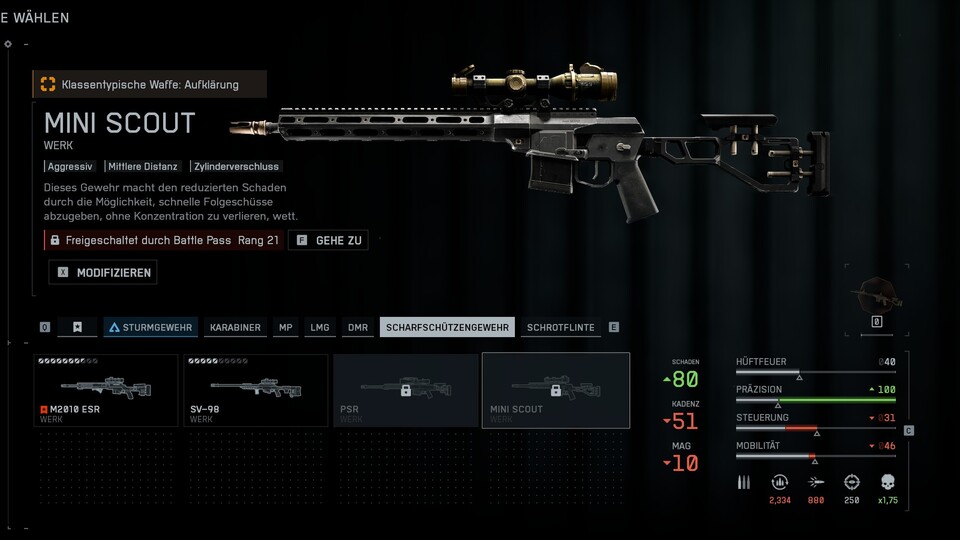Click the Gehe Zu battle pass button

coord(328,240)
